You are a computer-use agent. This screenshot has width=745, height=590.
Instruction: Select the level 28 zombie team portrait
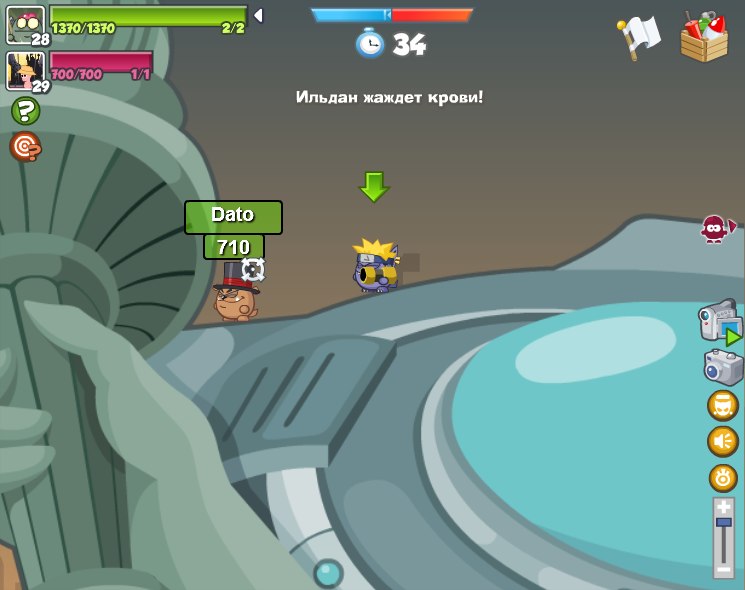[x=25, y=24]
